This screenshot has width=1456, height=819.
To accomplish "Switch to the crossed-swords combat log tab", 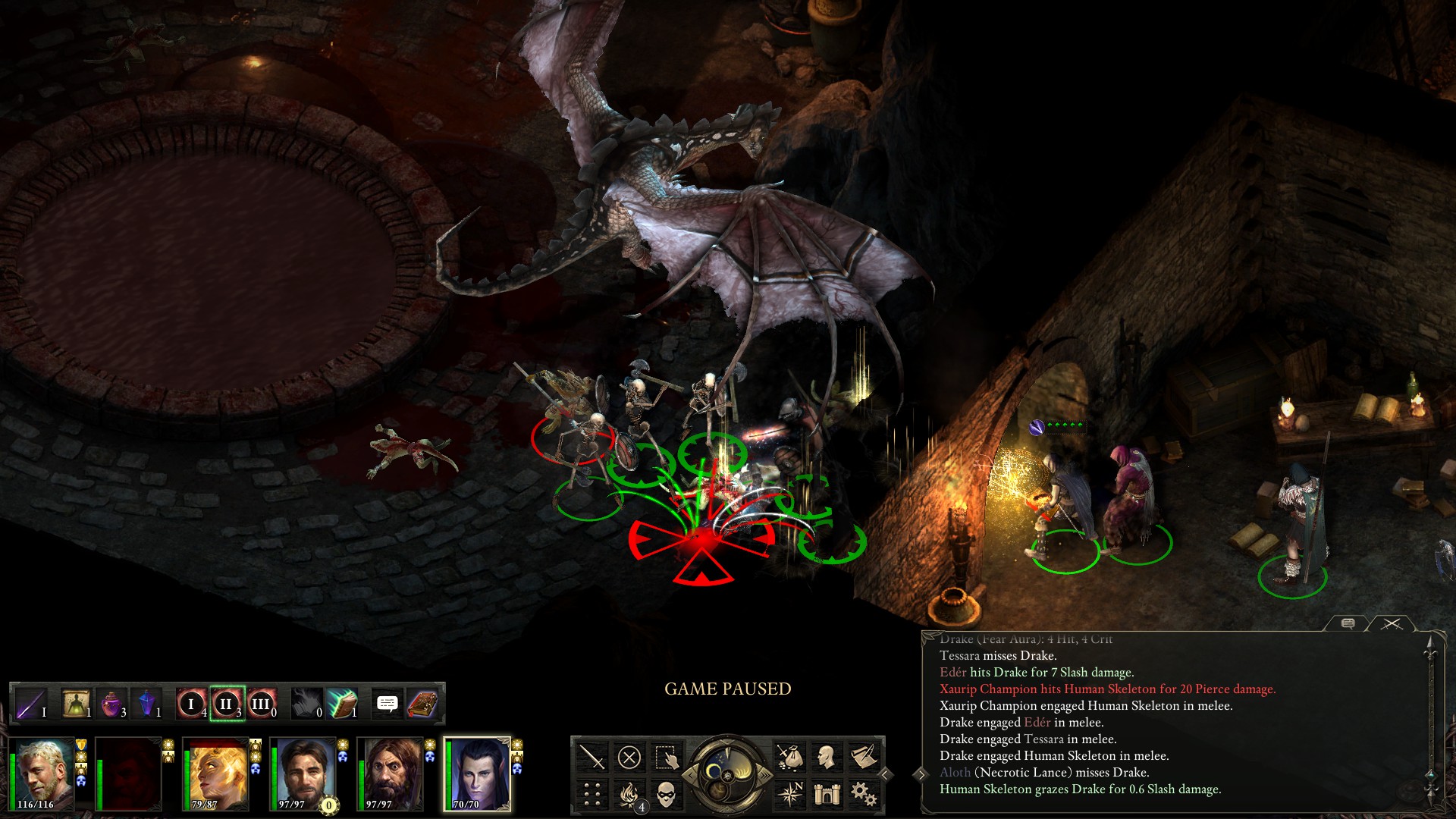I will pos(1391,623).
